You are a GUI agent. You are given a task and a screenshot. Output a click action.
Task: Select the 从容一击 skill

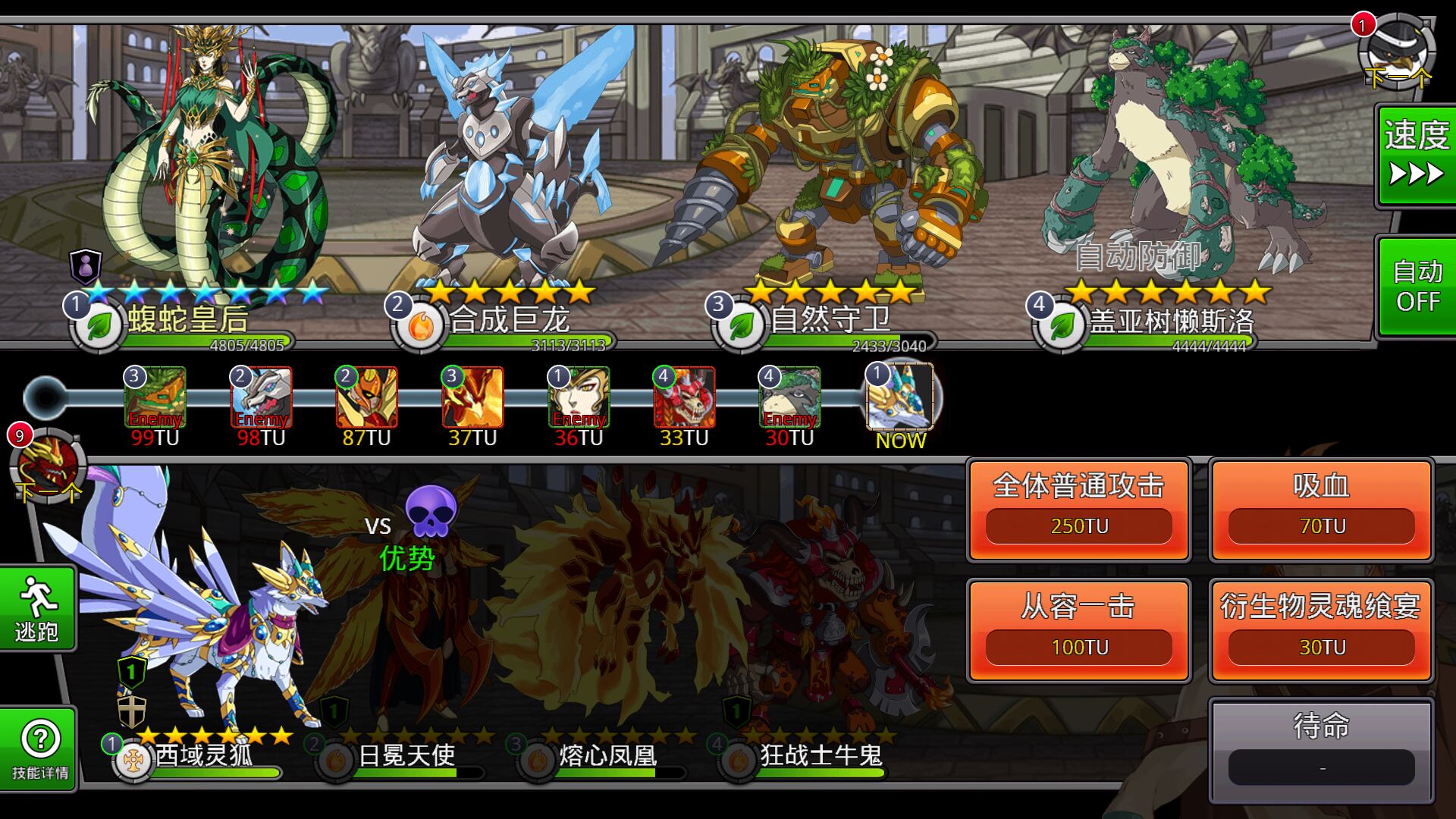tap(1078, 631)
